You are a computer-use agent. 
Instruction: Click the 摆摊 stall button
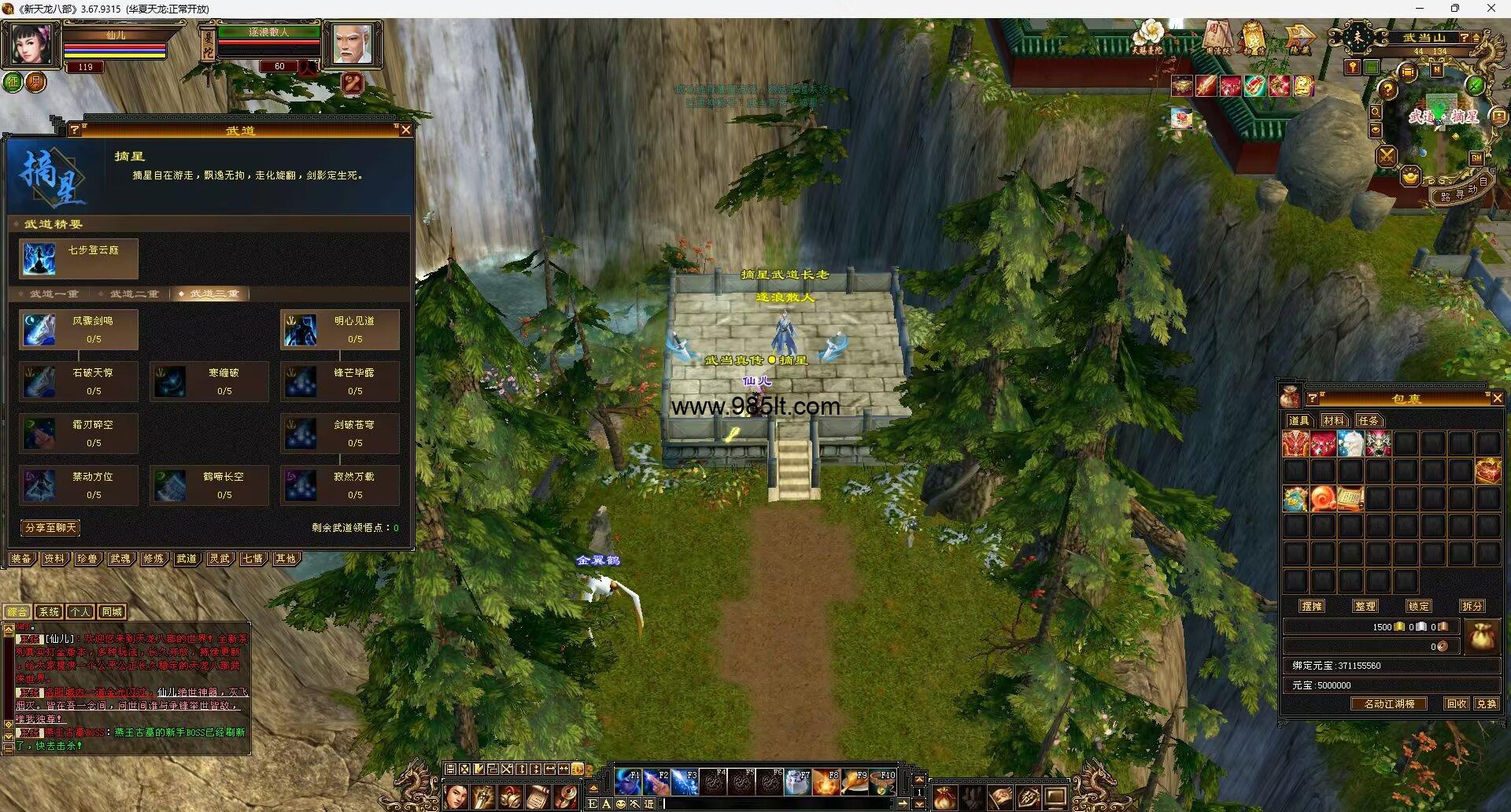click(1312, 606)
